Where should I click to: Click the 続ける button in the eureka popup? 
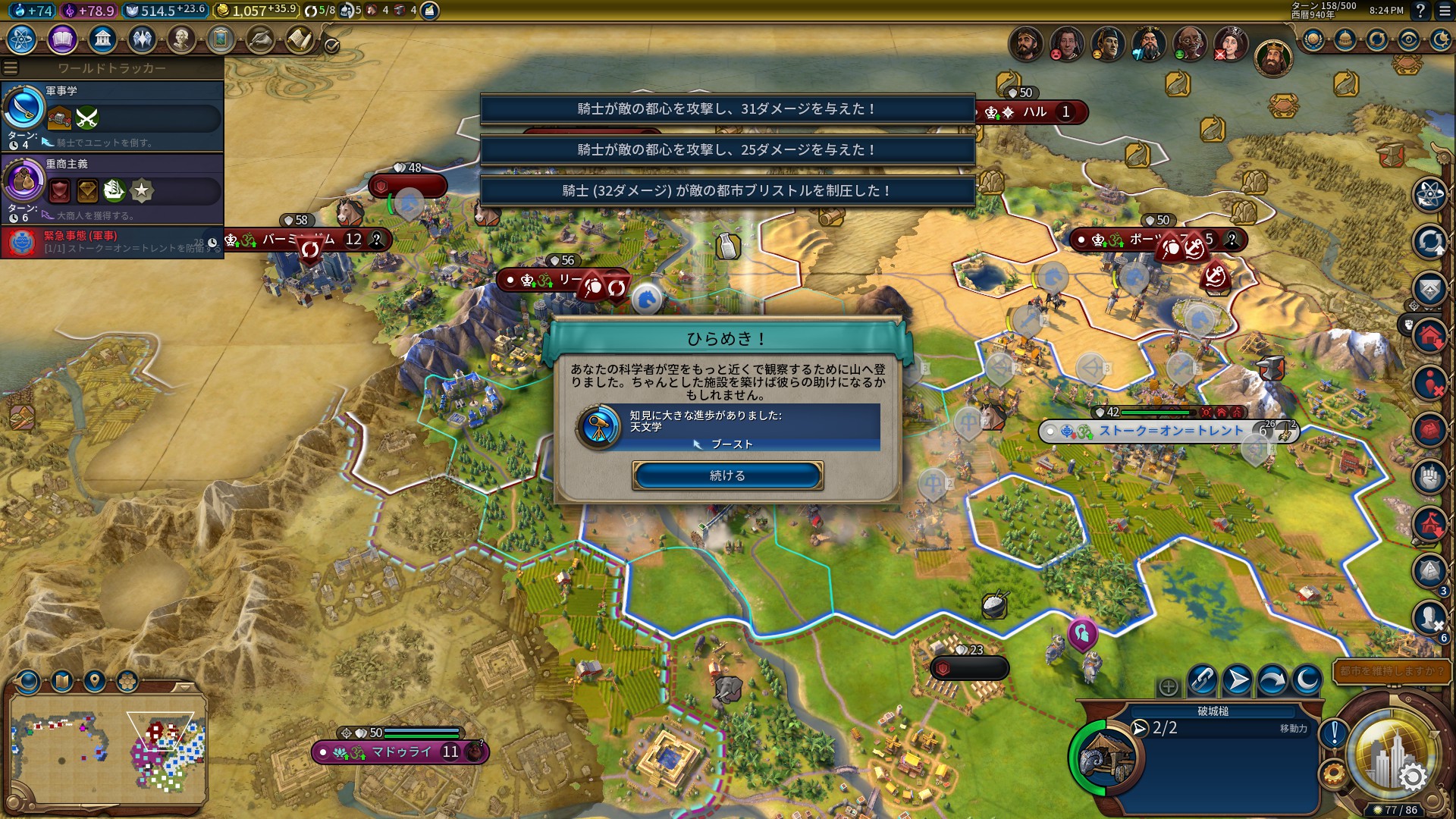727,475
